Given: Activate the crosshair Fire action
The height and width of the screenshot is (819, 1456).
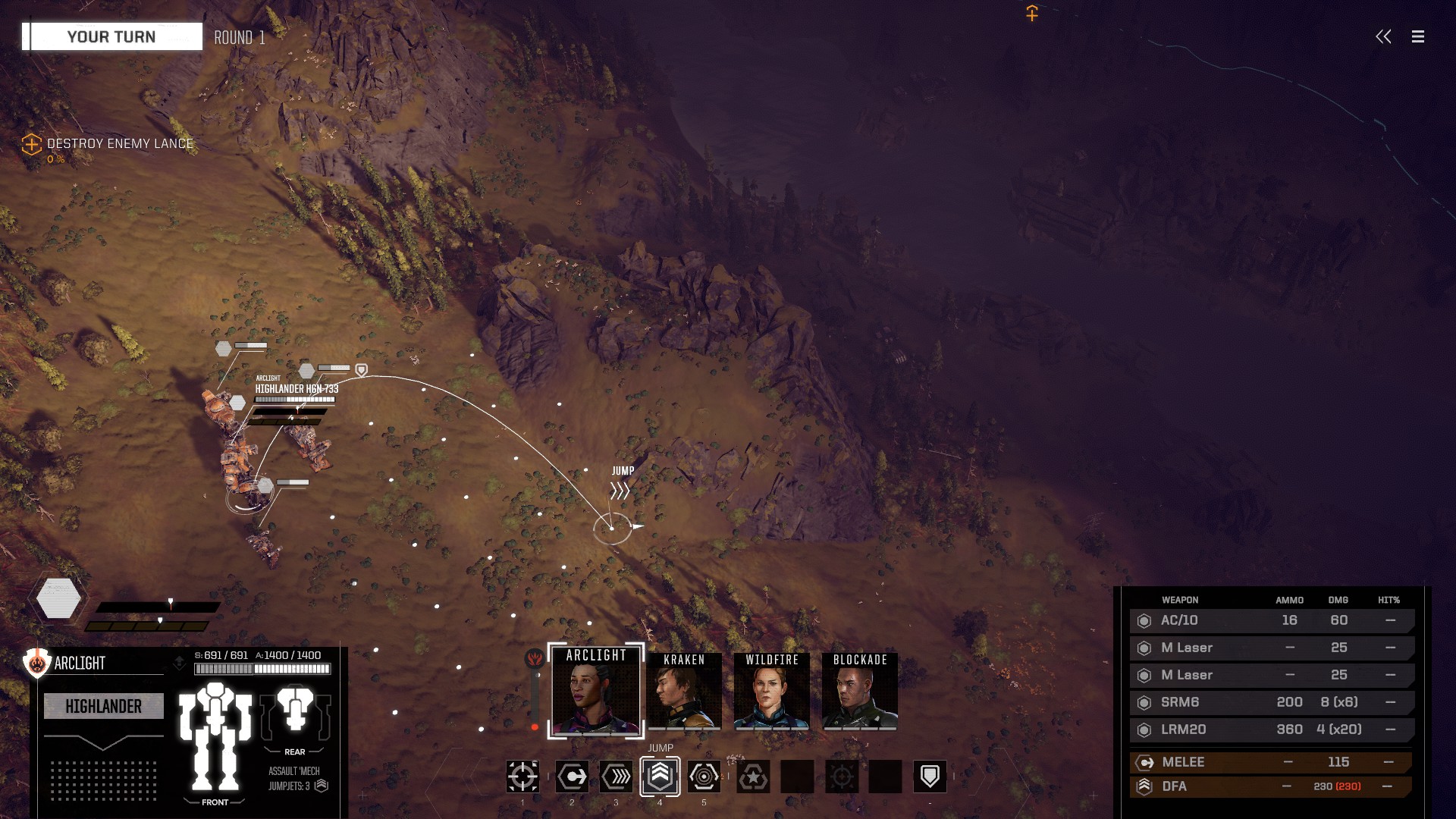Looking at the screenshot, I should 522,777.
